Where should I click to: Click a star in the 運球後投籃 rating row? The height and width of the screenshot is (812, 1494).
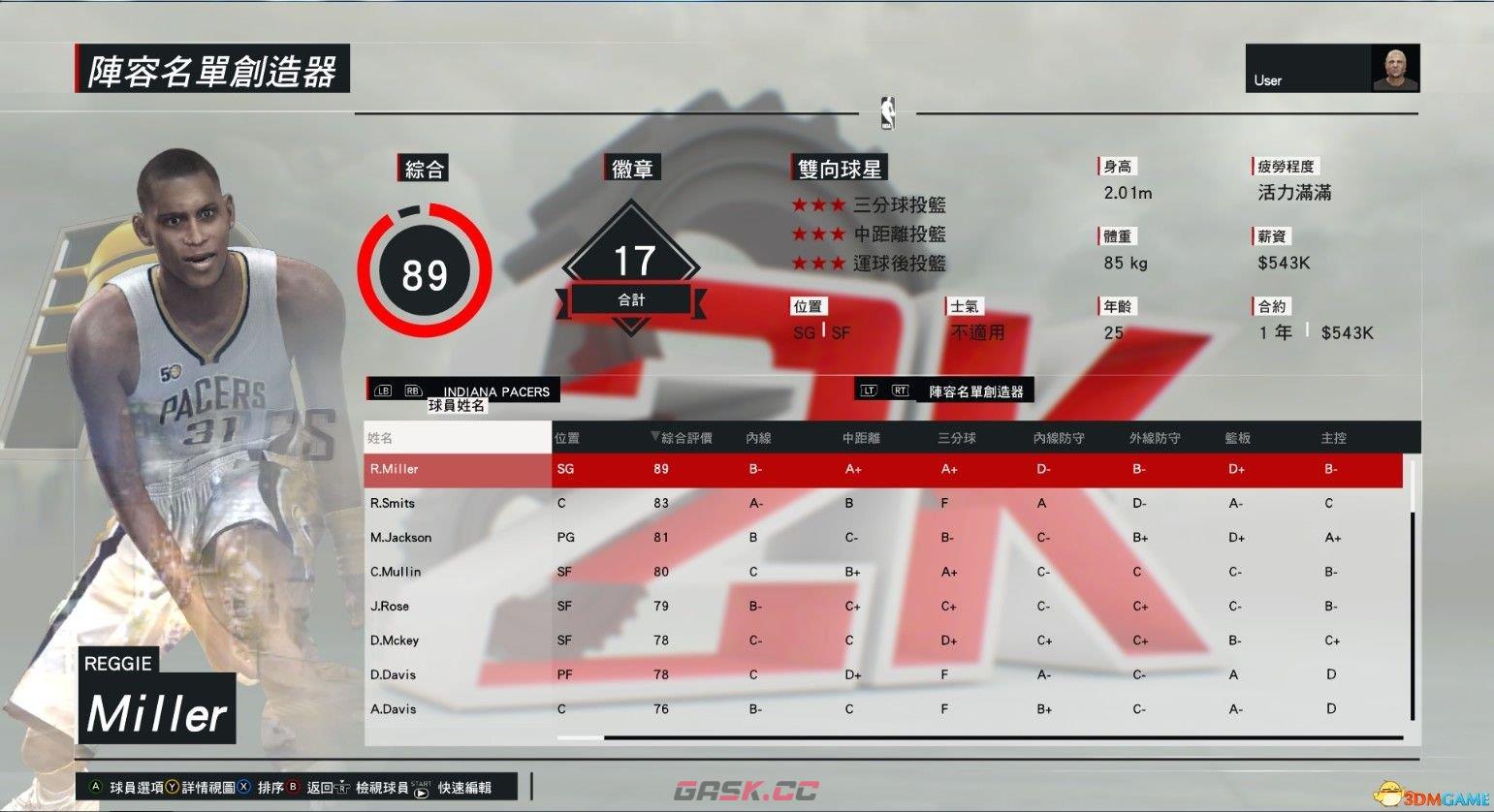click(819, 263)
